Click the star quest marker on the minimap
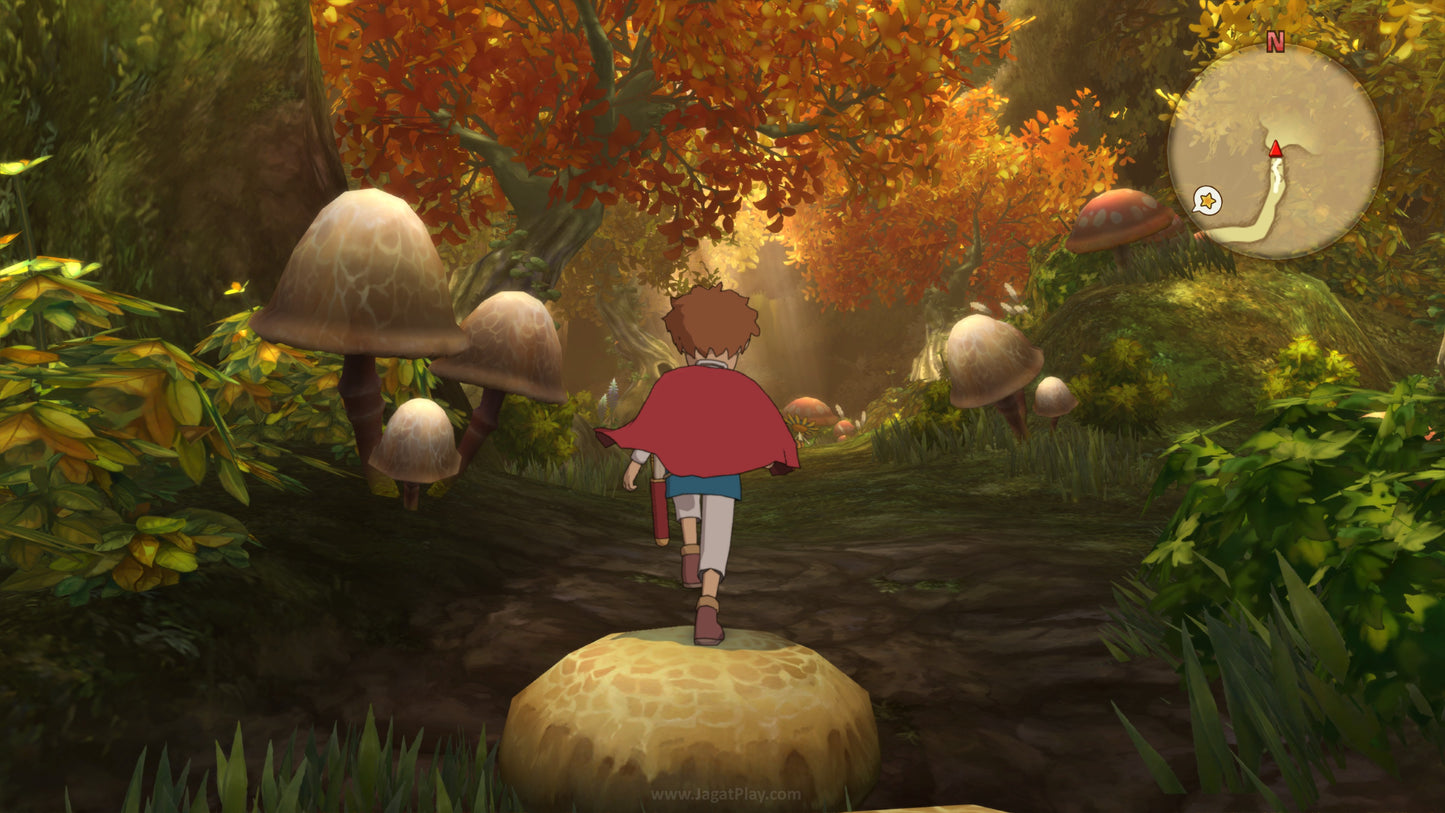This screenshot has height=813, width=1445. coord(1210,201)
